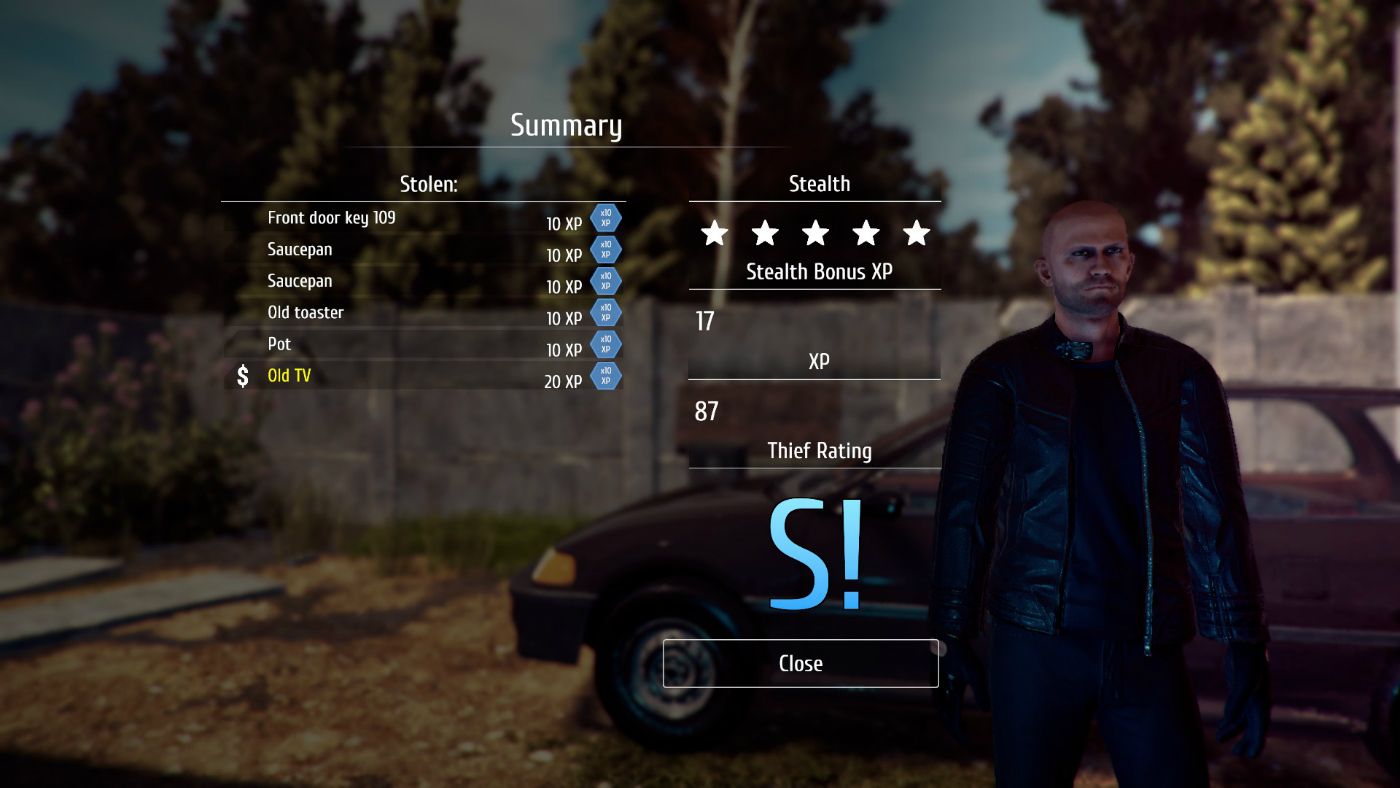Viewport: 1400px width, 788px height.
Task: Click the second stealth star in the rating row
Action: [x=764, y=233]
